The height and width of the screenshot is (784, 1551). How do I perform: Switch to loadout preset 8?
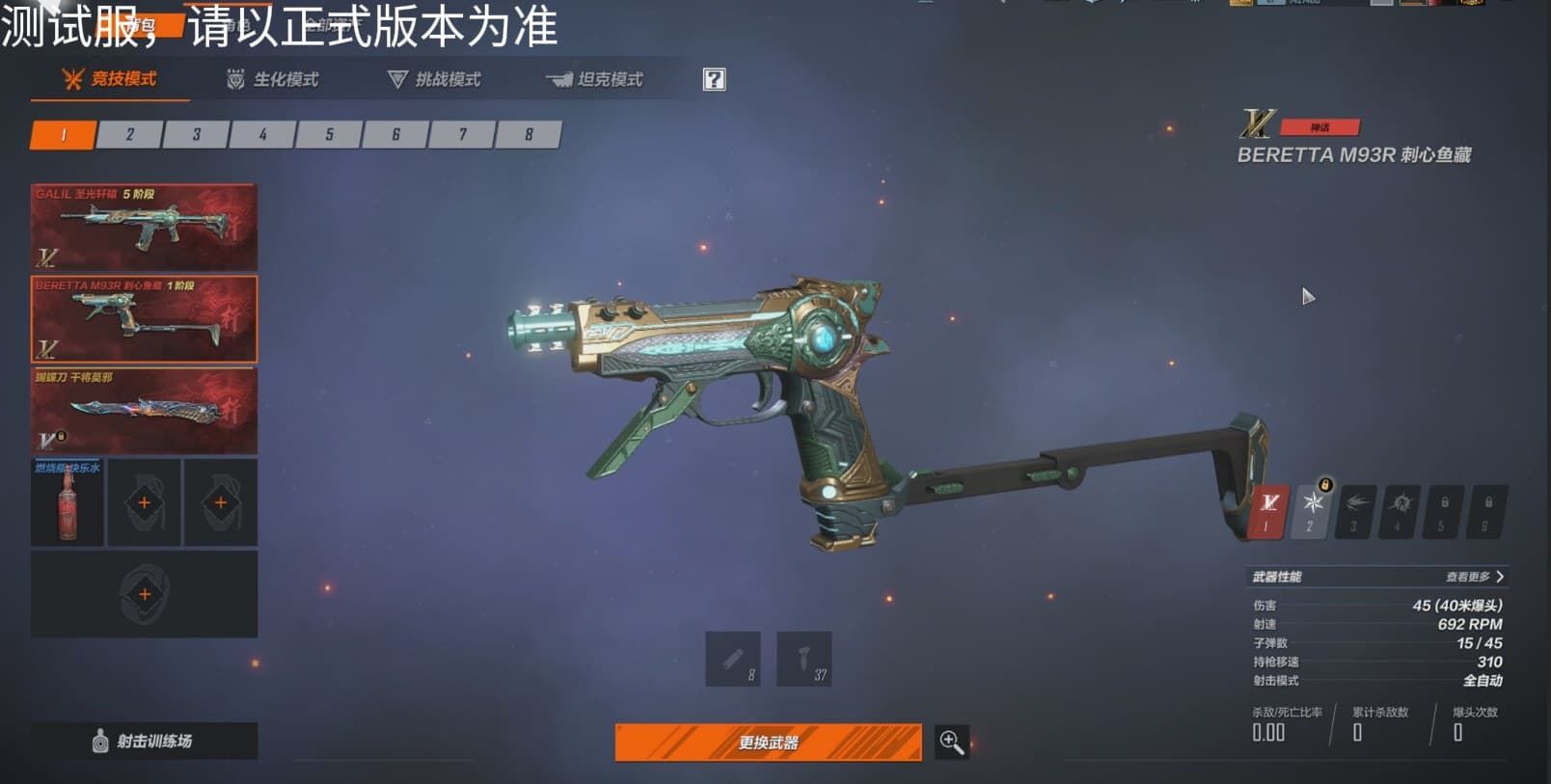click(x=529, y=135)
